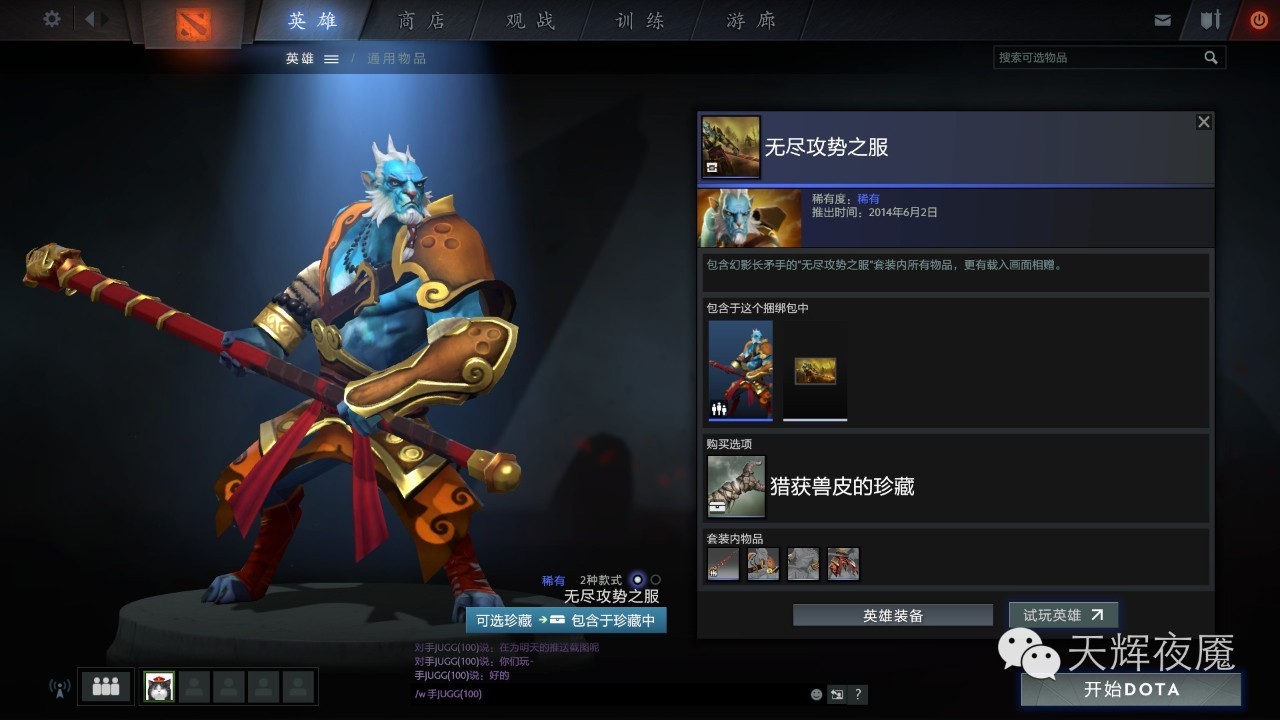Switch to the 商店 tab
This screenshot has width=1280, height=720.
coord(422,19)
